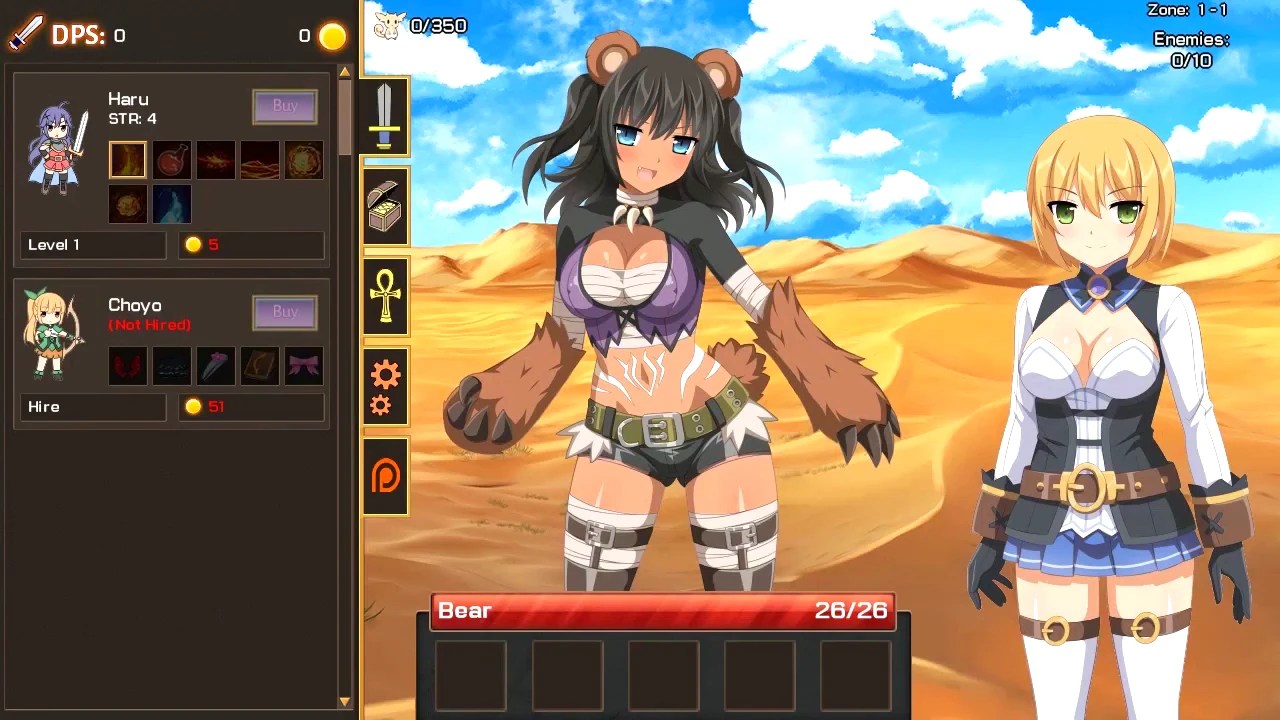Image resolution: width=1280 pixels, height=720 pixels.
Task: Select Choyo's book skill icon
Action: pyautogui.click(x=260, y=366)
